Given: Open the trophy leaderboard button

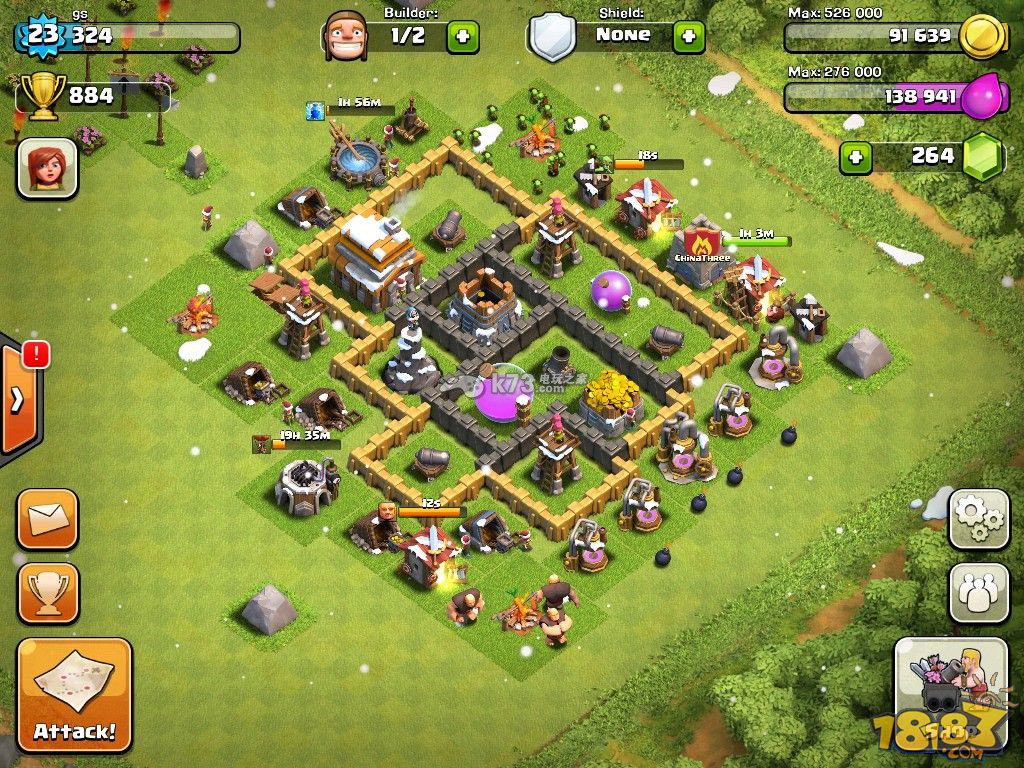Looking at the screenshot, I should pos(47,593).
